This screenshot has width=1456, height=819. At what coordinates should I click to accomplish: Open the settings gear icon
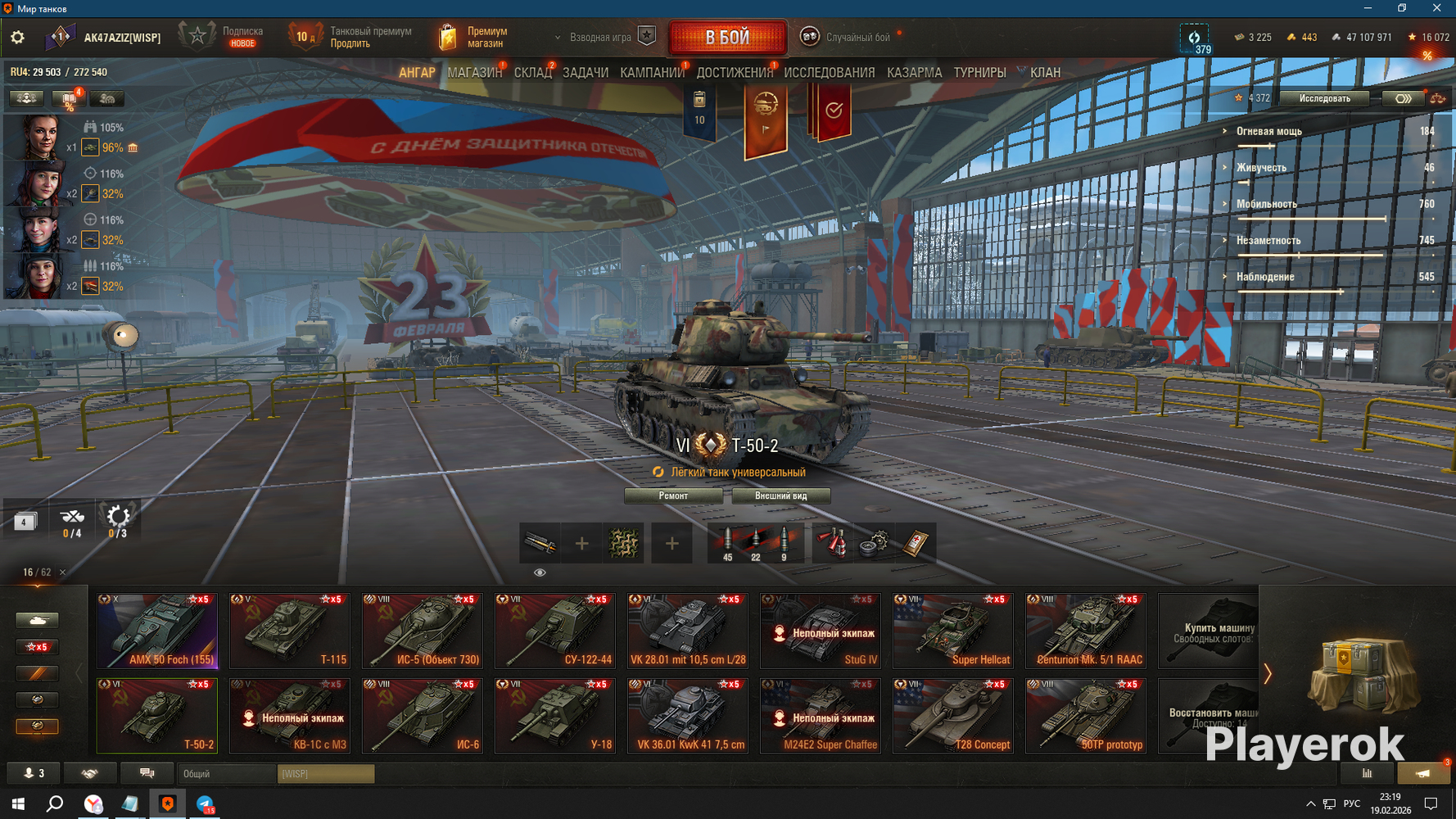coord(17,38)
